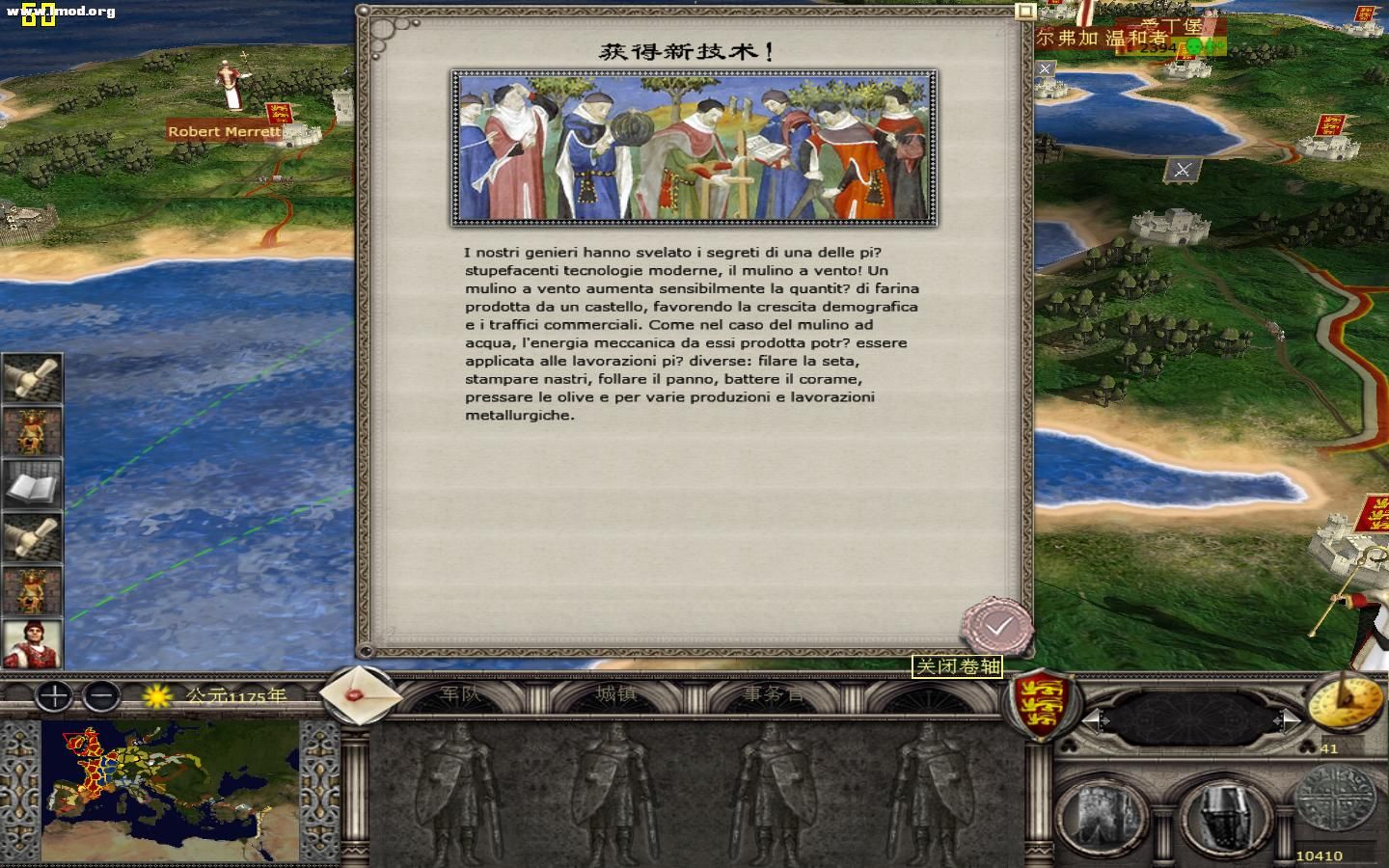This screenshot has height=868, width=1389.
Task: Close the technology scroll with the checkmark
Action: (x=995, y=625)
